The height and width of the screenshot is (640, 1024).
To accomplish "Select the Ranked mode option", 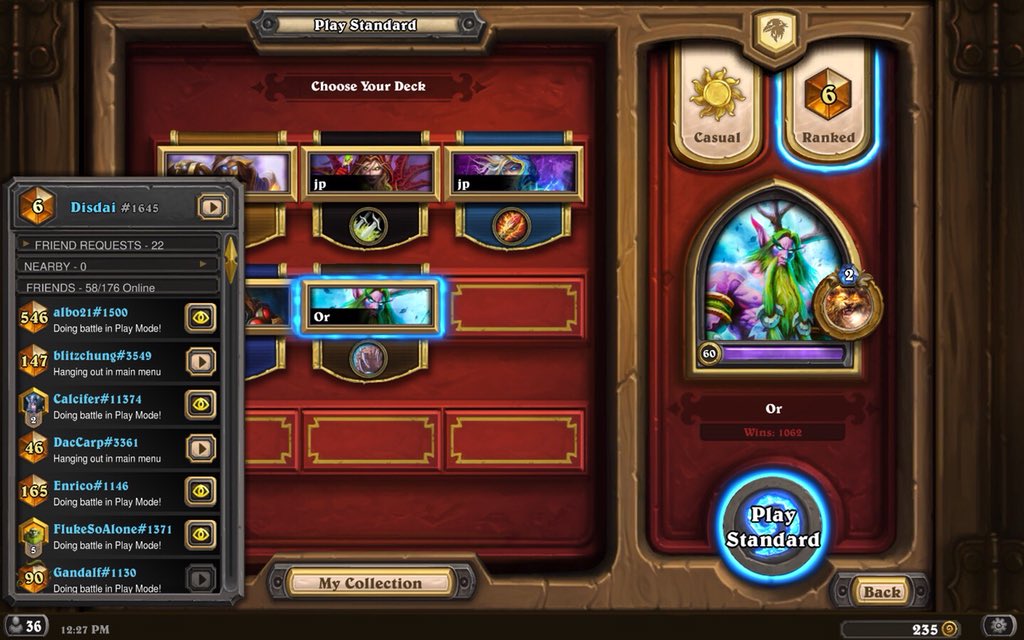I will tap(828, 107).
